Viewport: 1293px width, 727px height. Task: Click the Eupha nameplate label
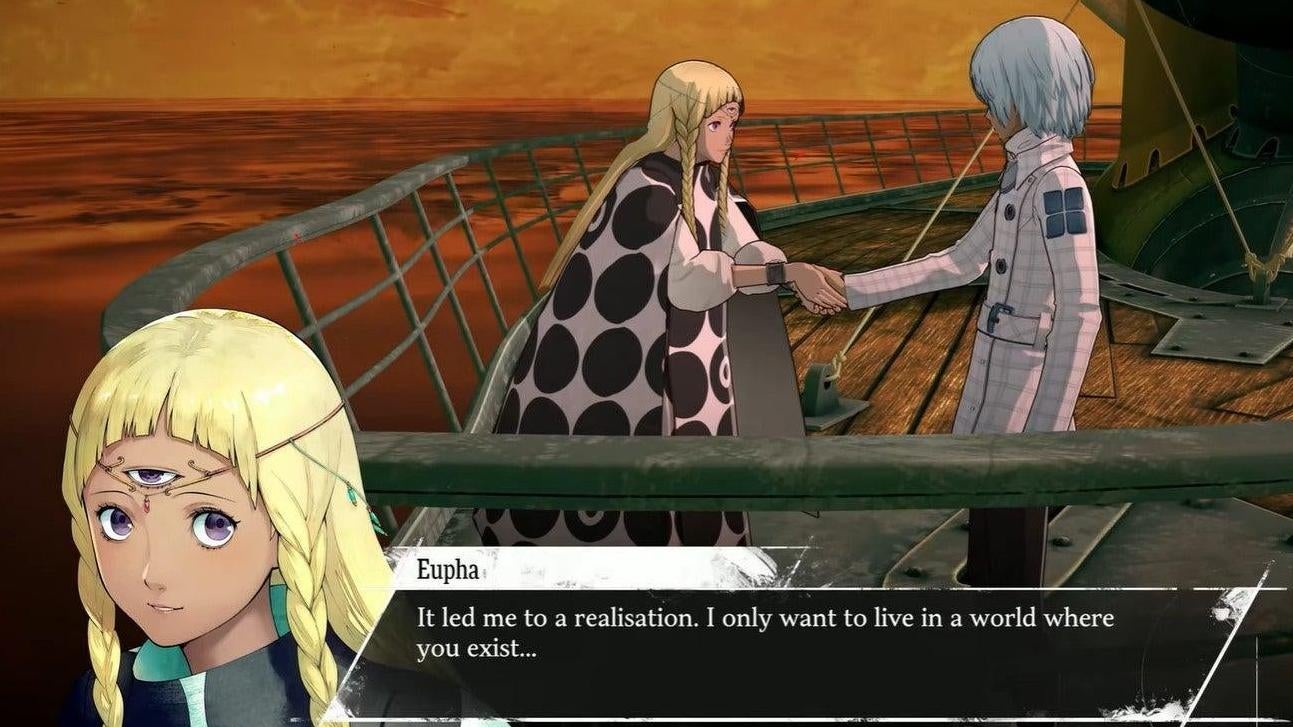447,567
